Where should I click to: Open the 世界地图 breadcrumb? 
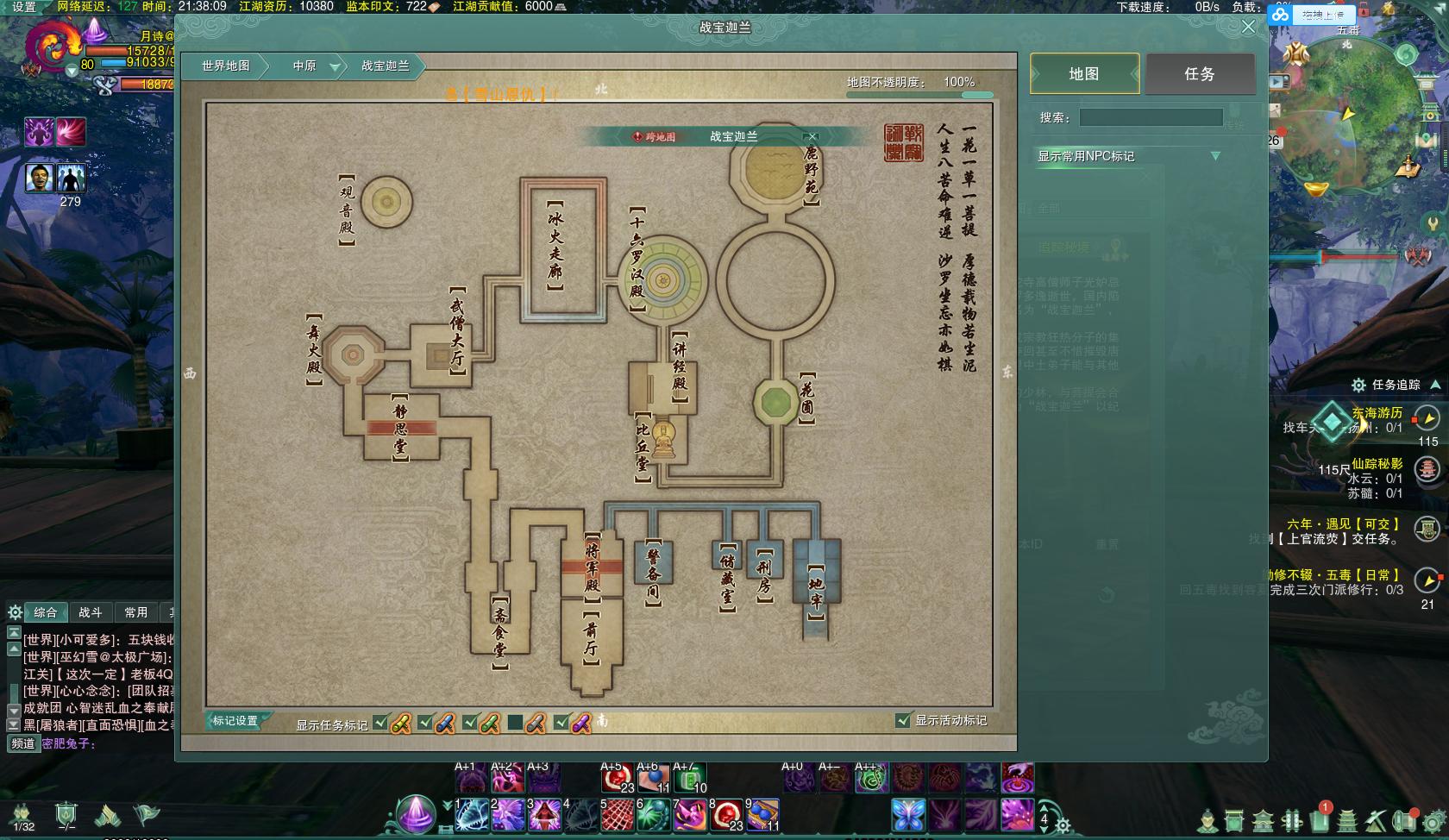(226, 66)
